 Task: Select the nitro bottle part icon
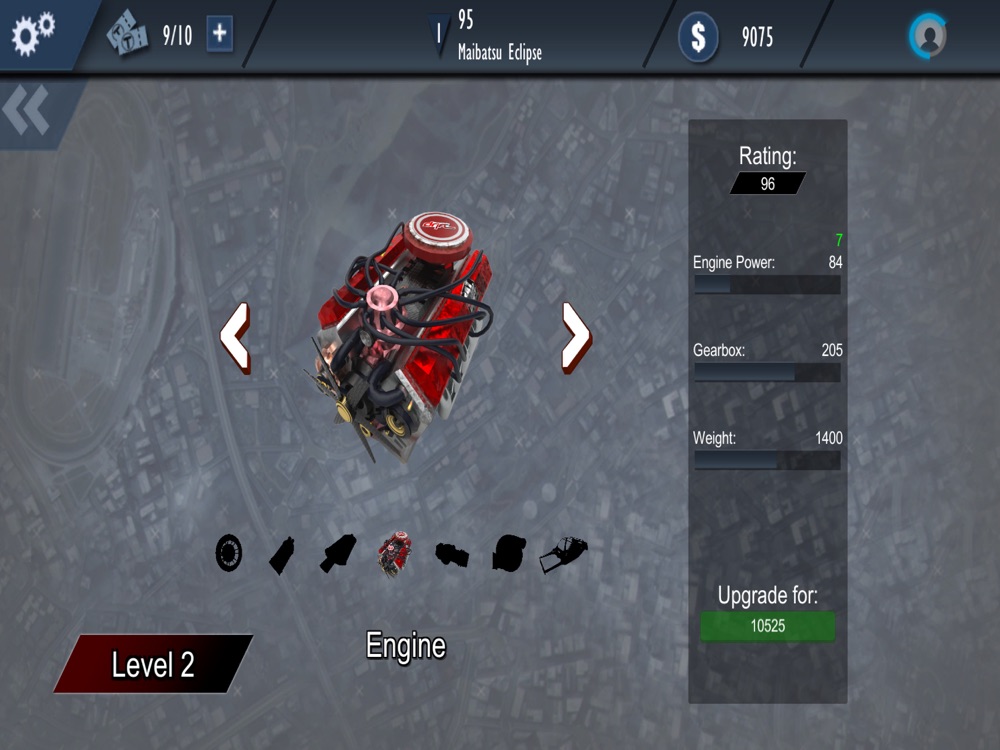282,554
